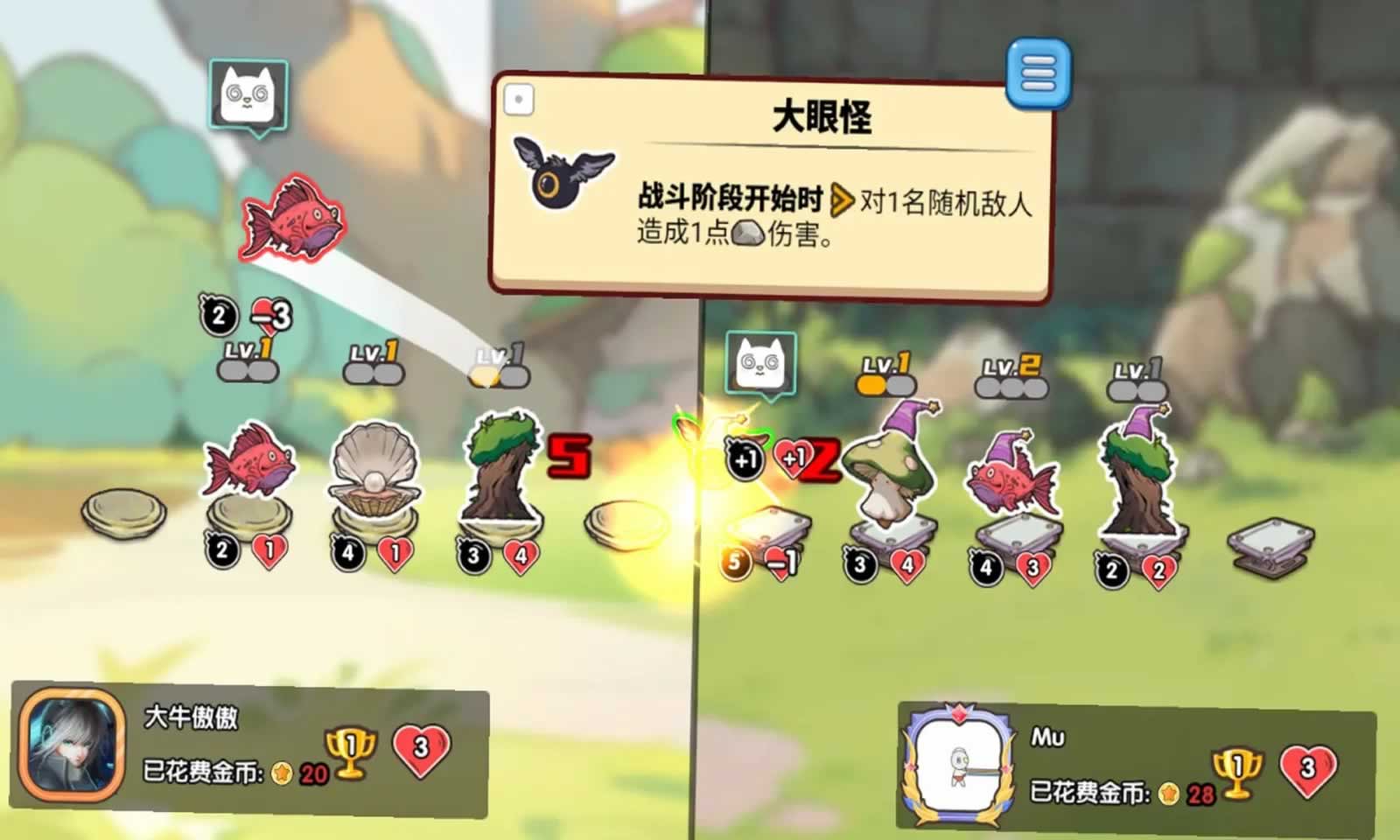
Task: Click the small dice icon on the tooltip corner
Action: point(520,99)
